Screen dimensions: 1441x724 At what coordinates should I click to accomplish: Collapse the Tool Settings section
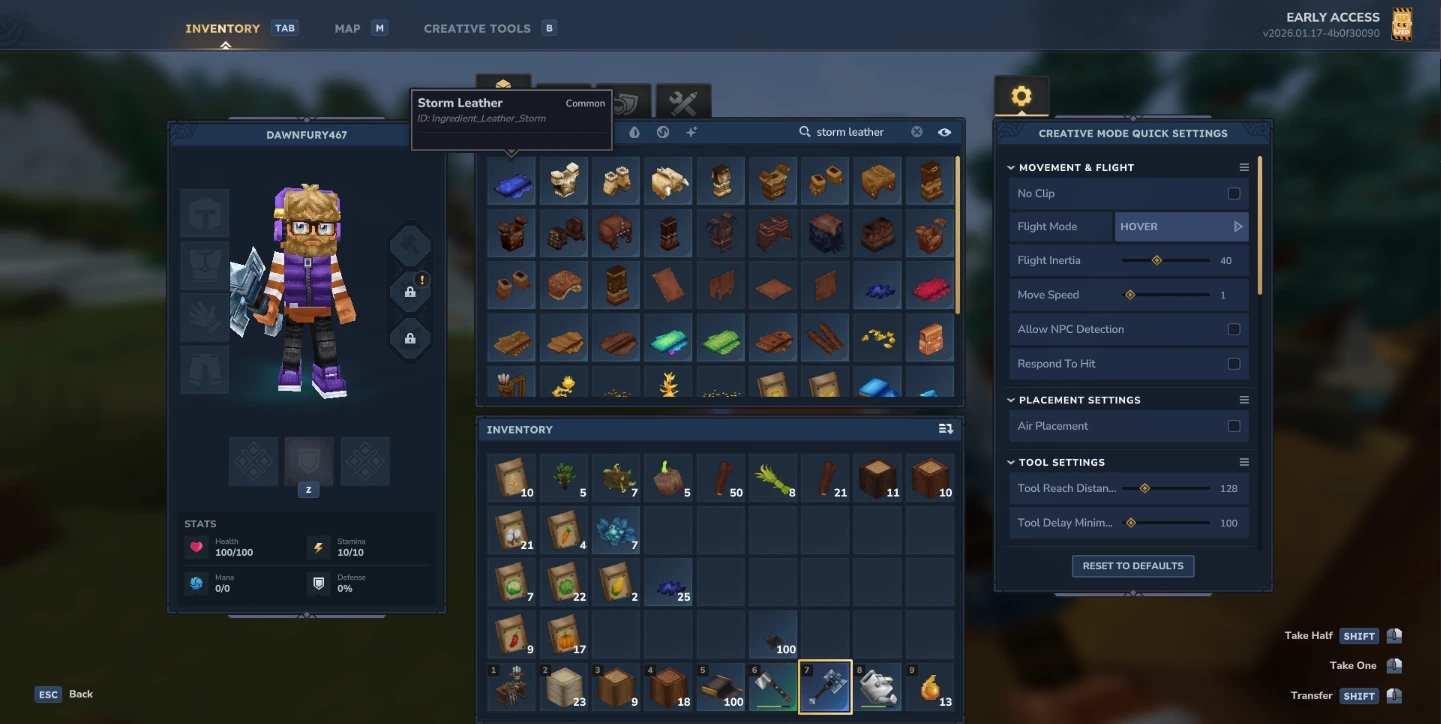pyautogui.click(x=1010, y=461)
